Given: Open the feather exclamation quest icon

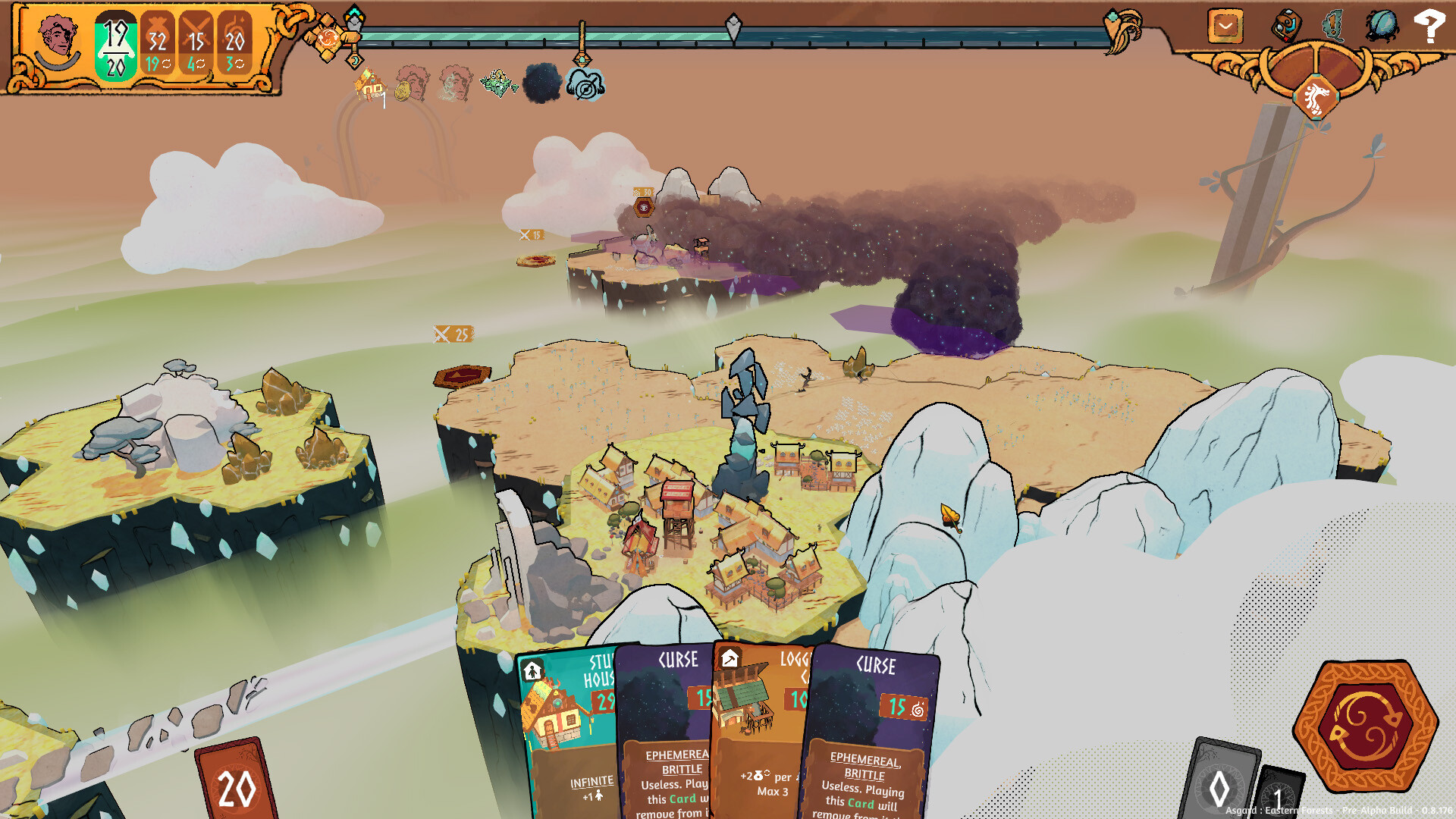Looking at the screenshot, I should 1333,25.
